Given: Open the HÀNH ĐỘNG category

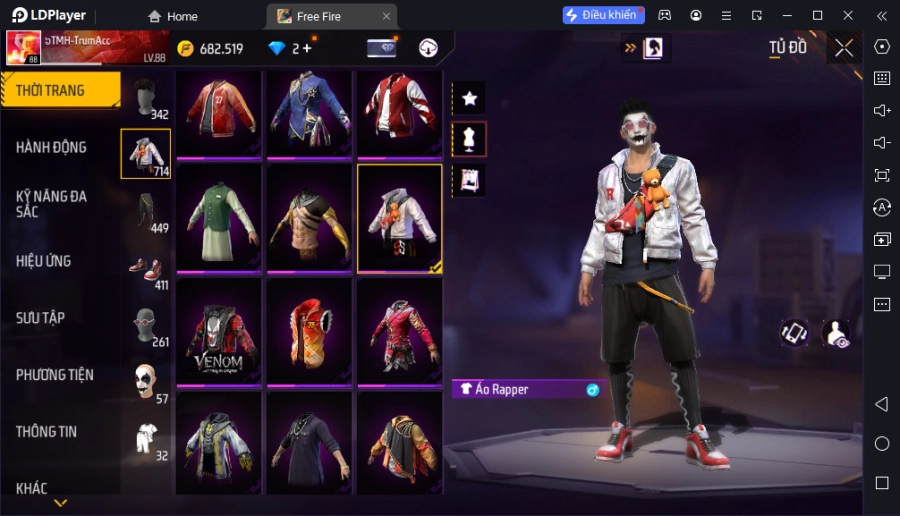Looking at the screenshot, I should pyautogui.click(x=52, y=147).
